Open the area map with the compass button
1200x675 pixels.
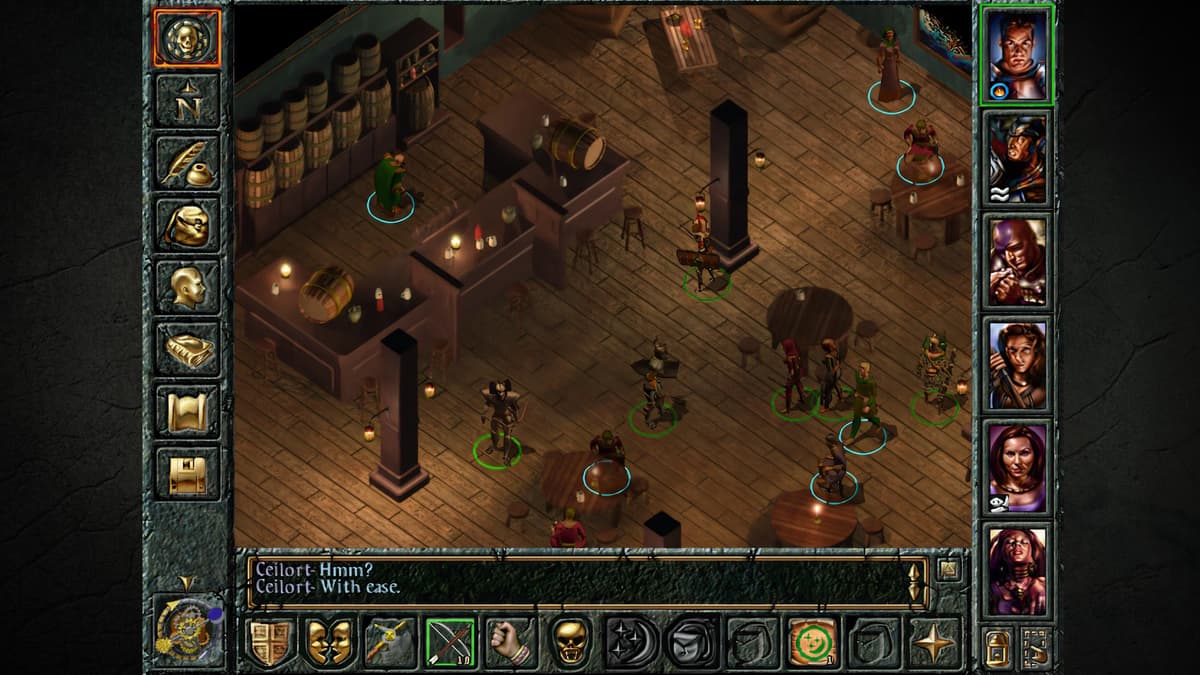click(x=187, y=100)
